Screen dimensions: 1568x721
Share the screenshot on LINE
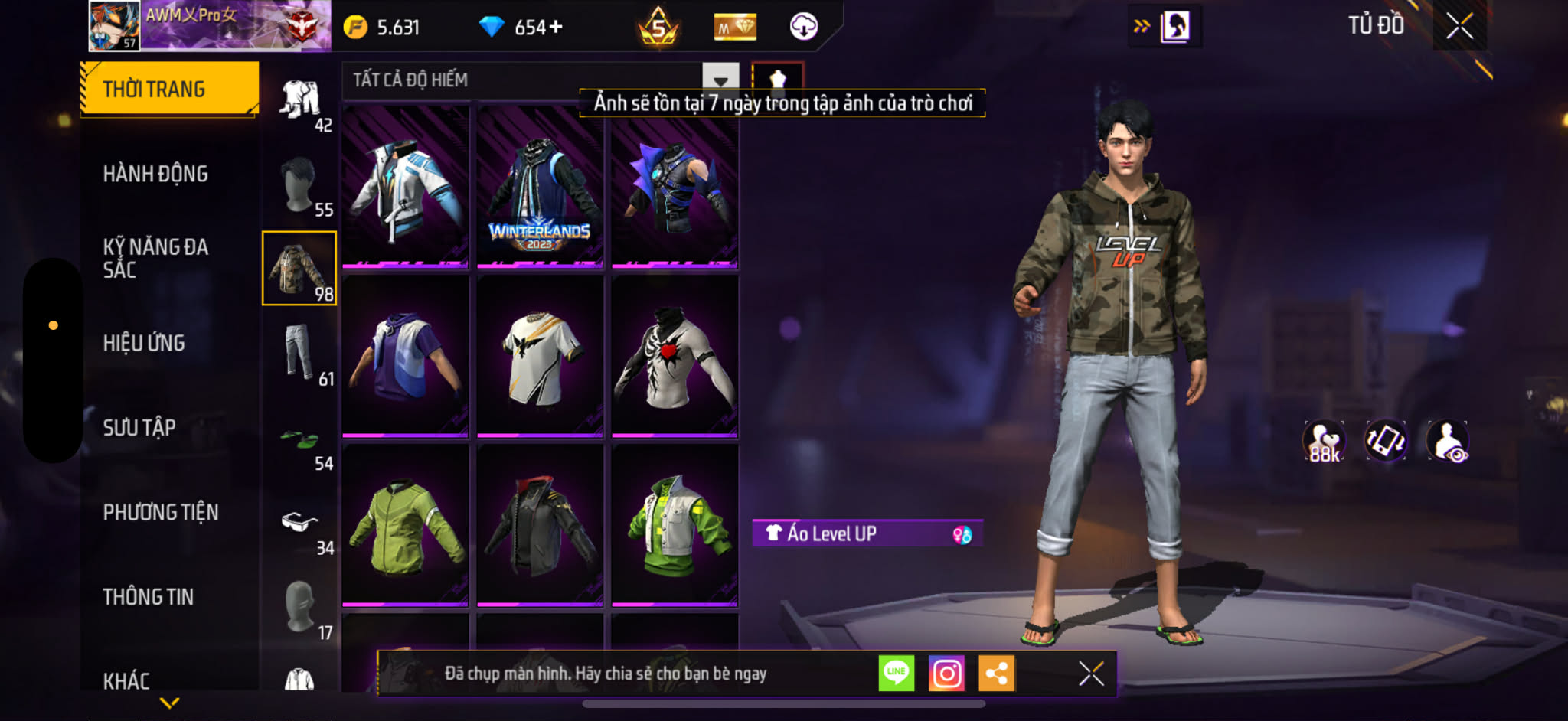896,674
